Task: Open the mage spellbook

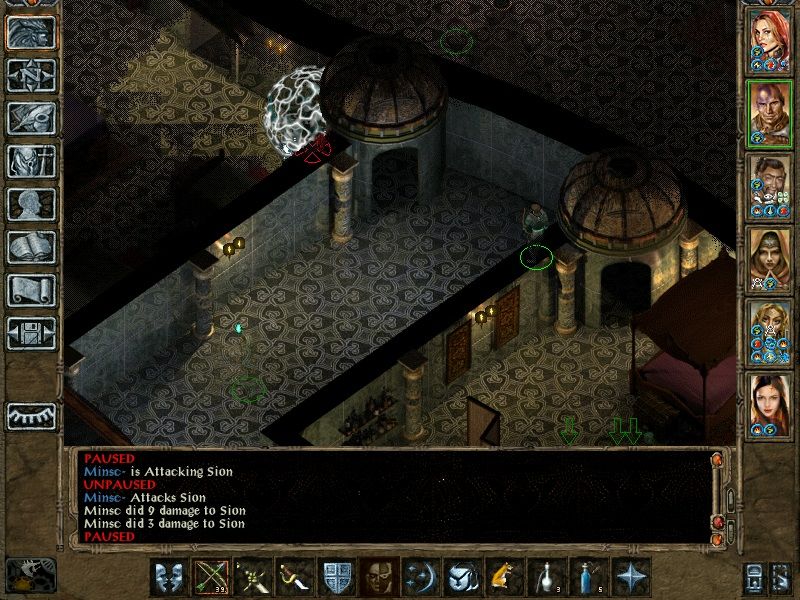Action: [31, 247]
